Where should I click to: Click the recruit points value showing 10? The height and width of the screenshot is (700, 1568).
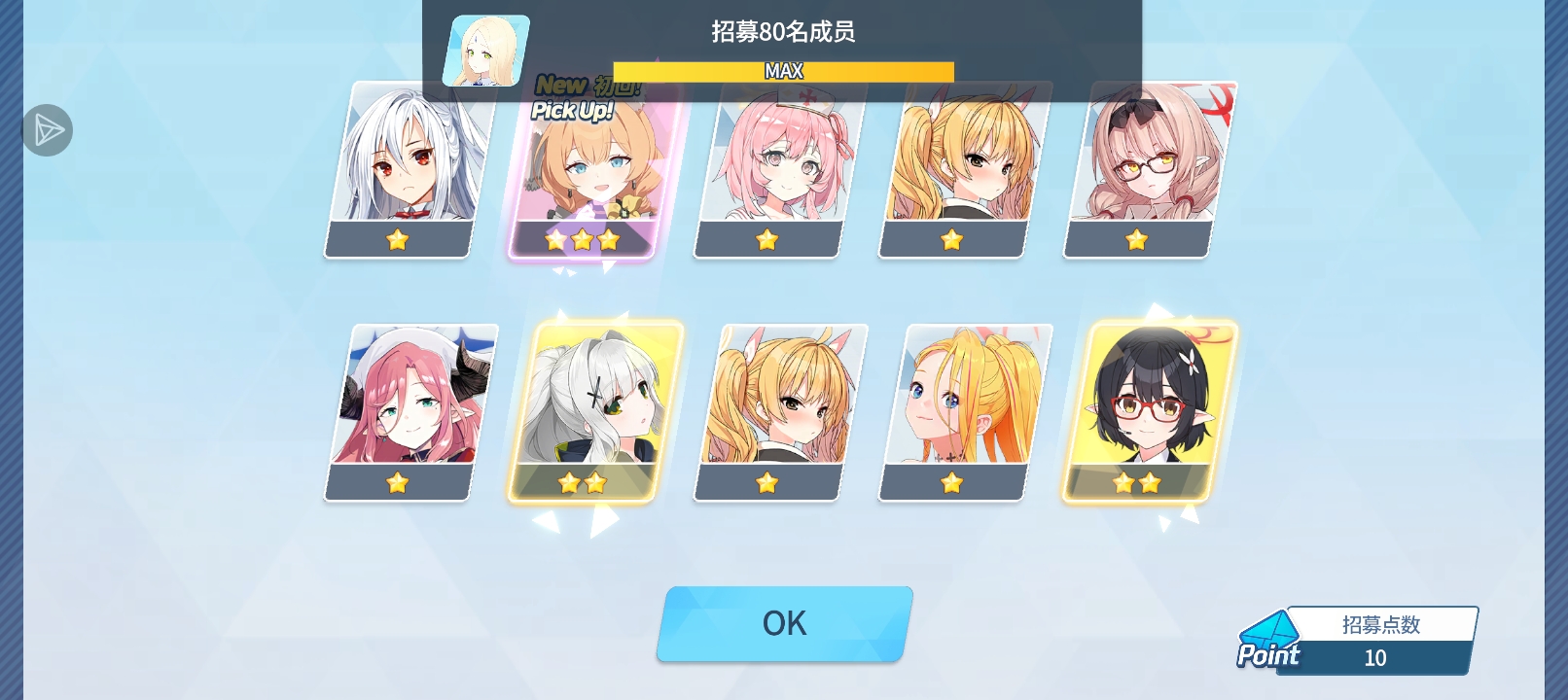(1374, 657)
